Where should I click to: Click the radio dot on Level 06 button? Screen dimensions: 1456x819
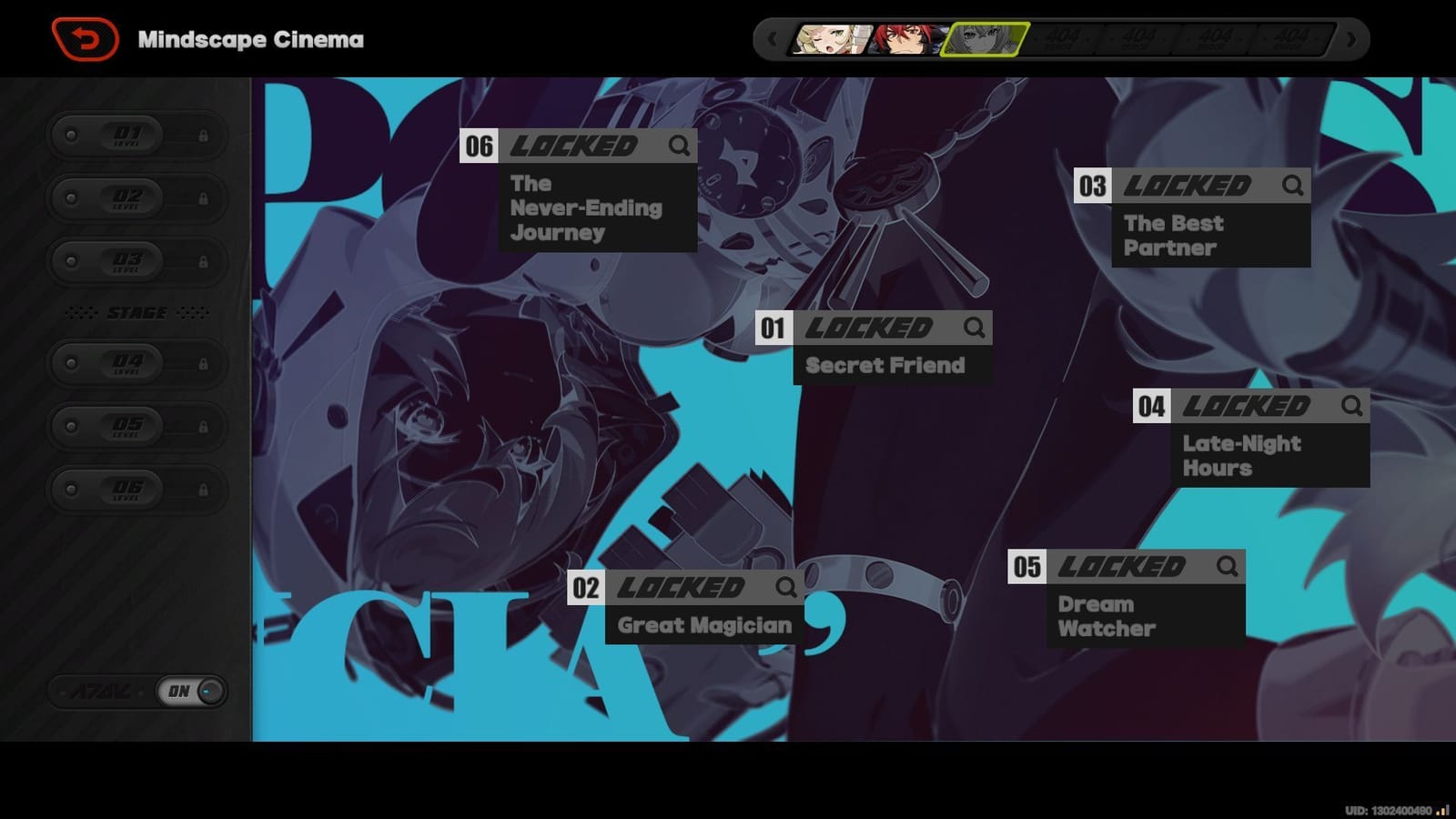click(x=73, y=490)
